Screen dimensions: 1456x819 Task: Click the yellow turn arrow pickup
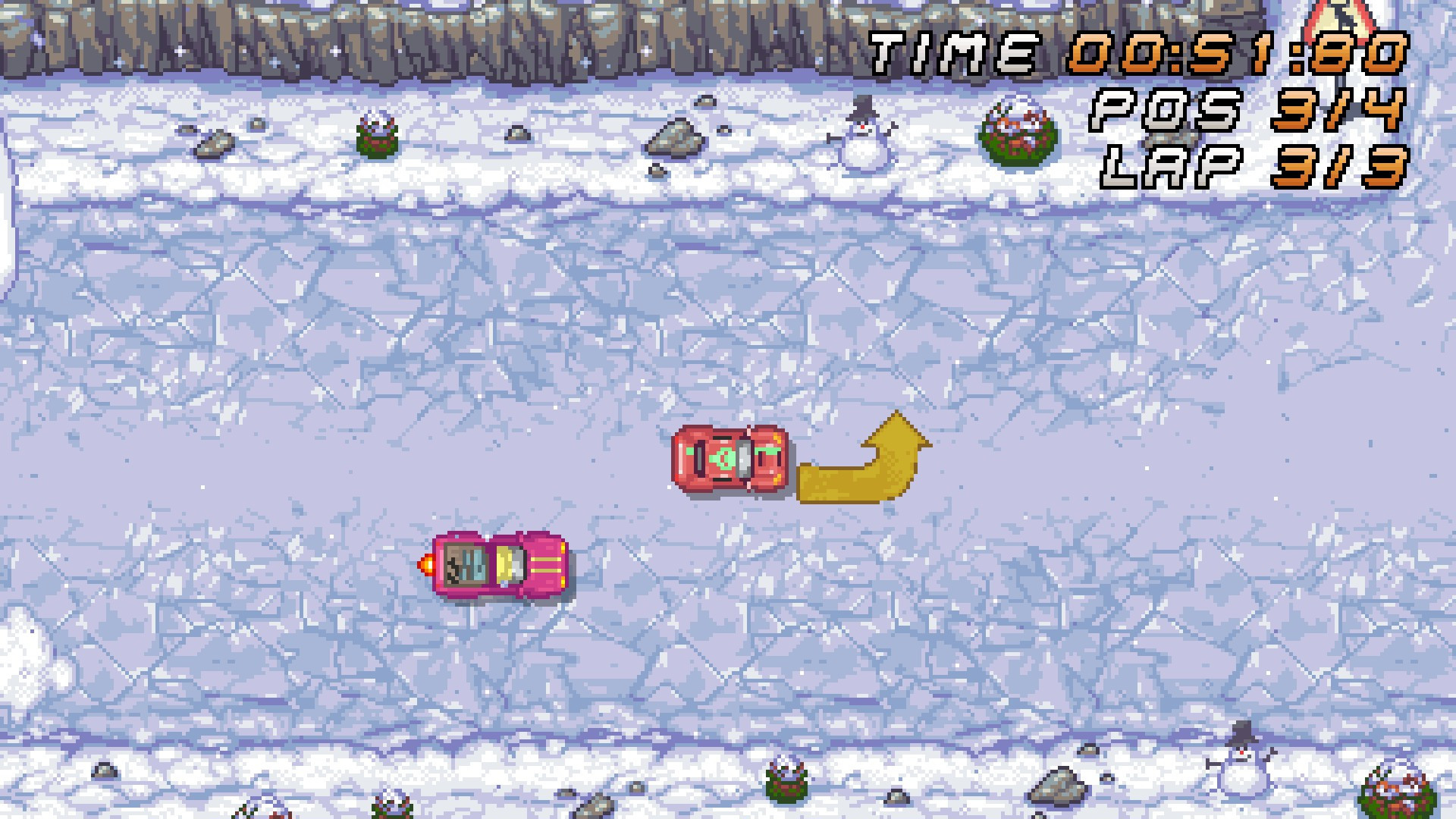(864, 459)
